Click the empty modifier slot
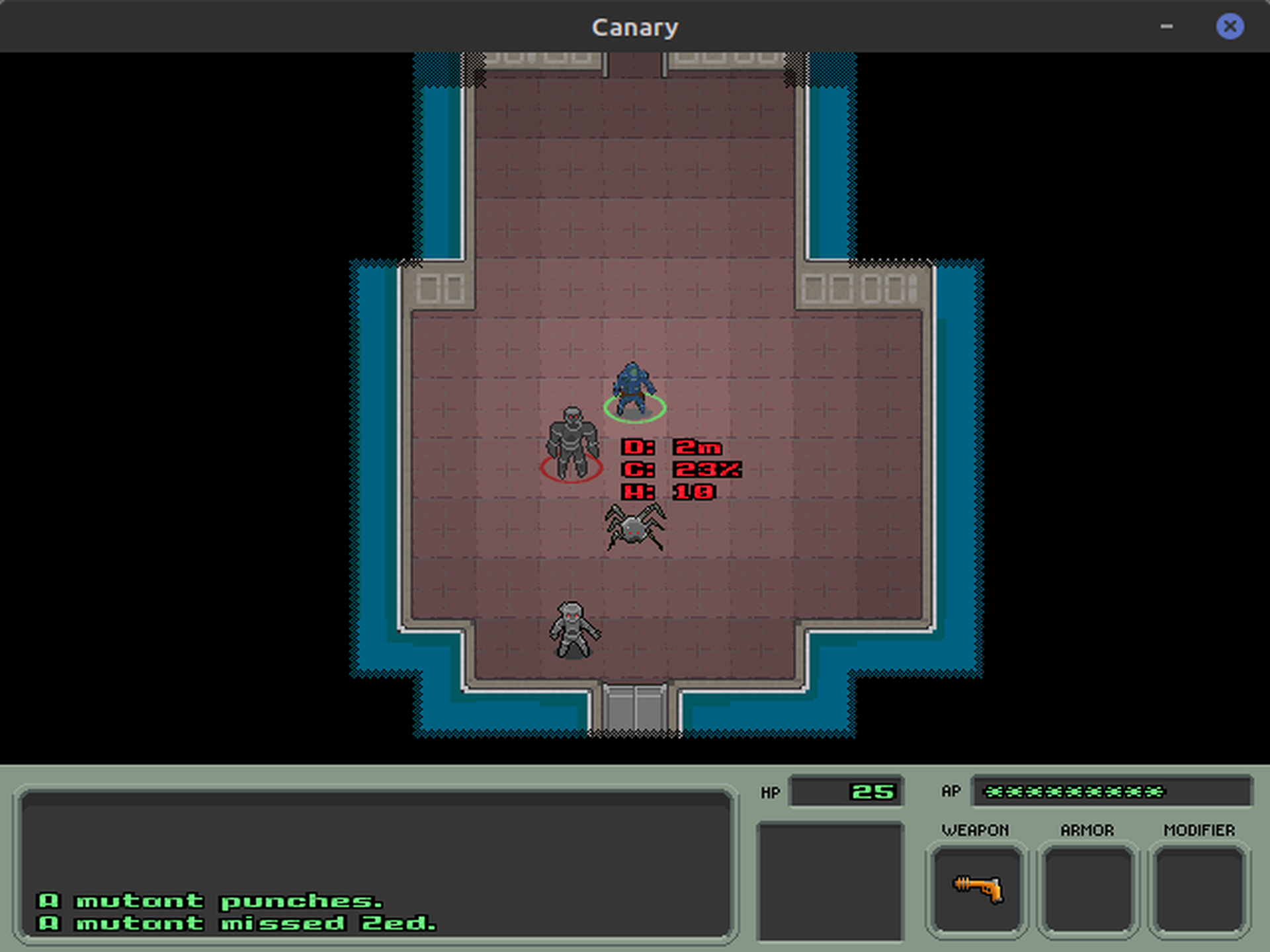Screen dimensions: 1270x952 1199,889
